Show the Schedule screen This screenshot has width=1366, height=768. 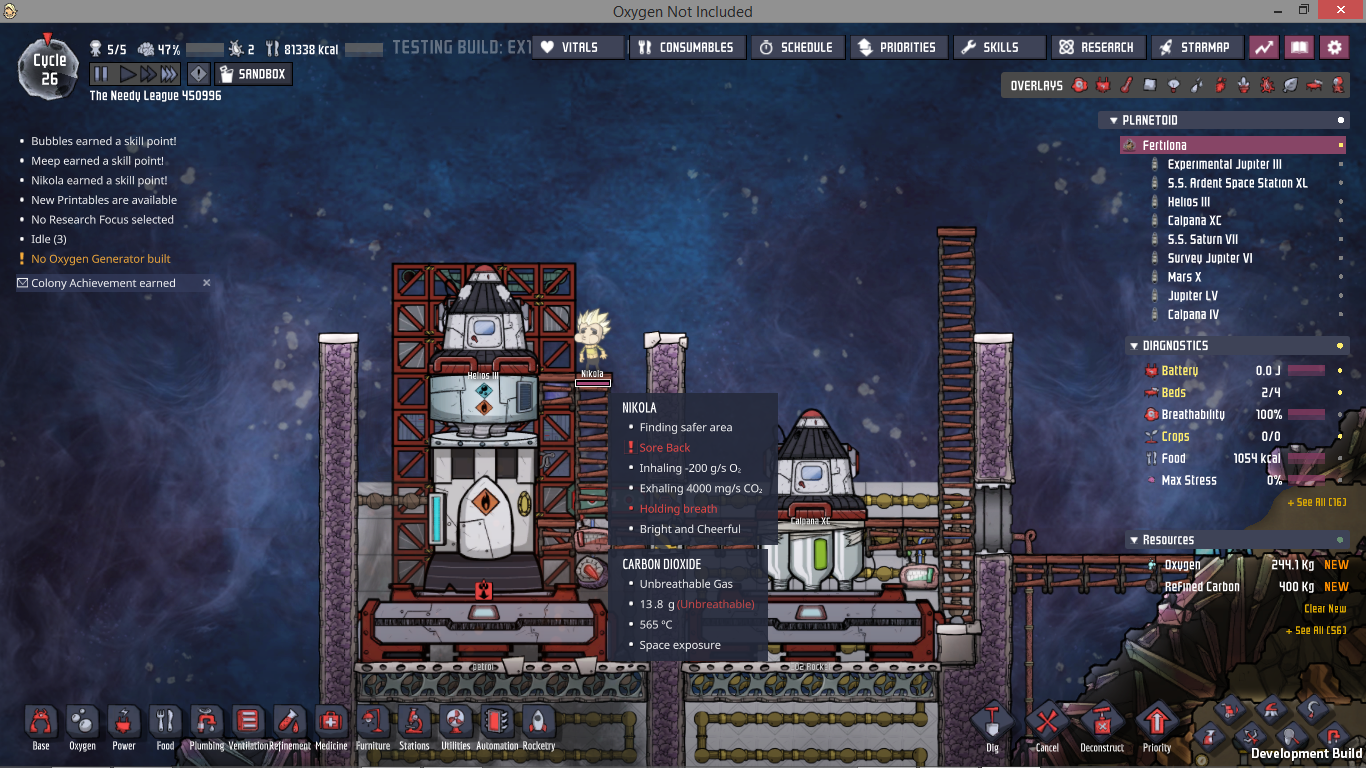tap(796, 47)
